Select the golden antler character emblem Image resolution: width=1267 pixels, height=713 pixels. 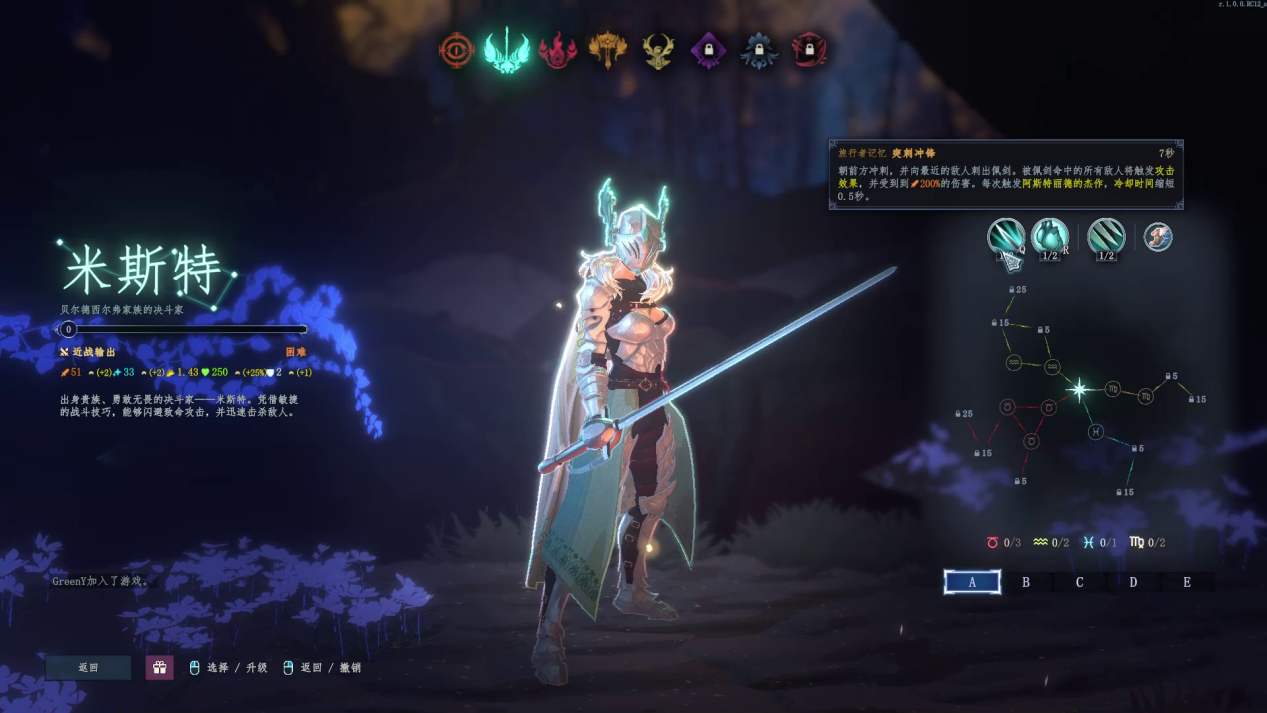point(658,50)
